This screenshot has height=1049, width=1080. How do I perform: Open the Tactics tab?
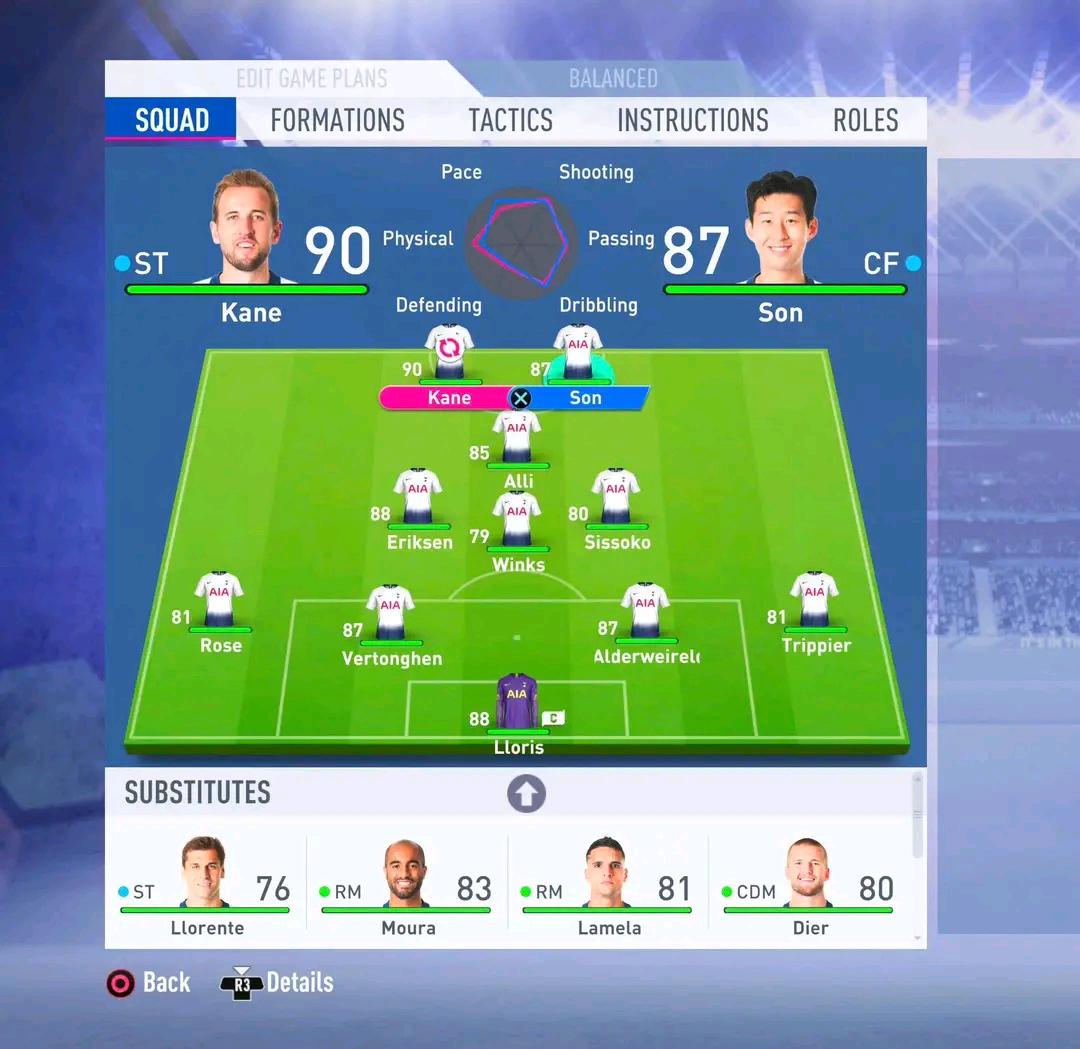[x=510, y=121]
